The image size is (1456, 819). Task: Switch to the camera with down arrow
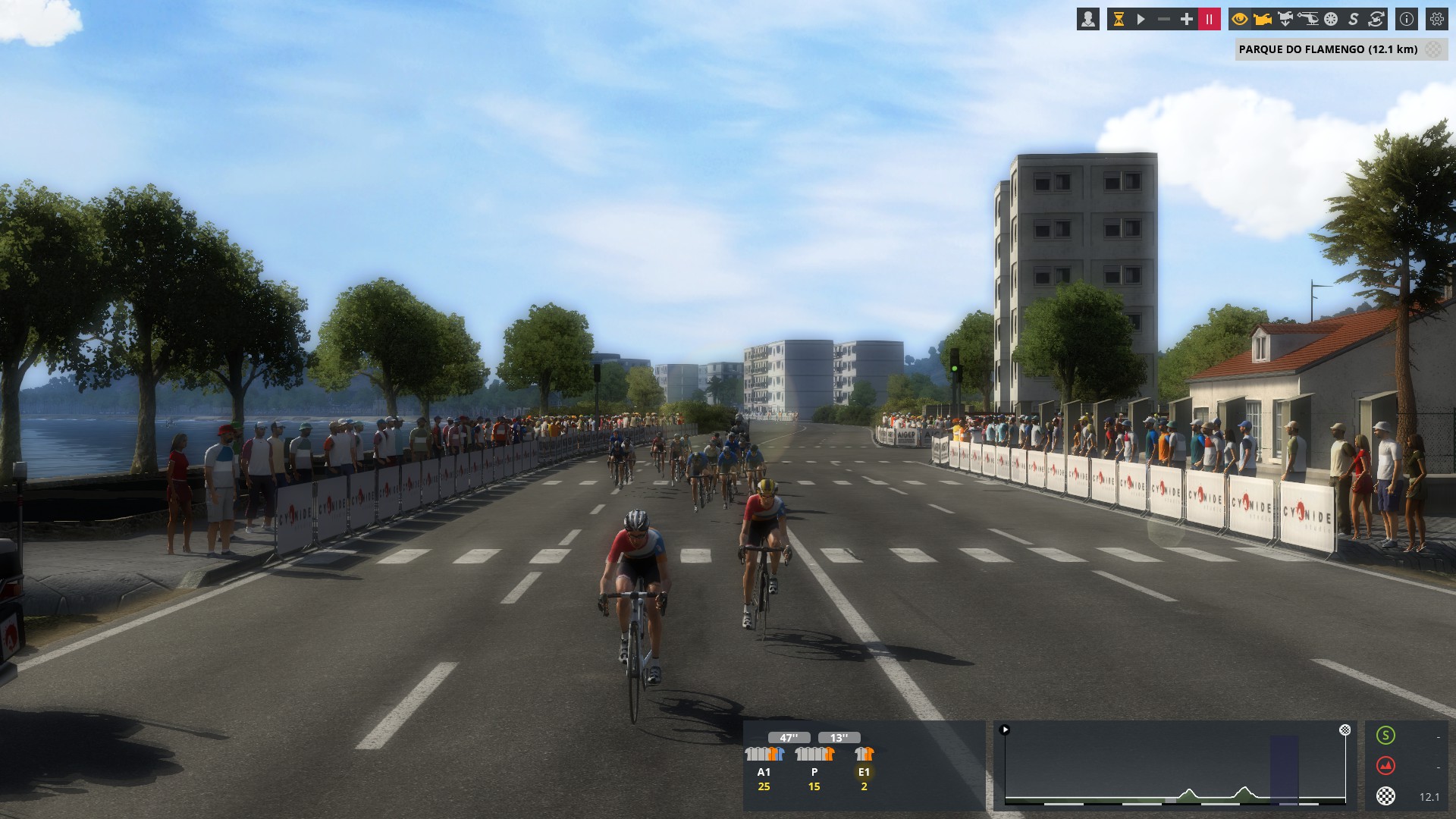tap(1285, 20)
